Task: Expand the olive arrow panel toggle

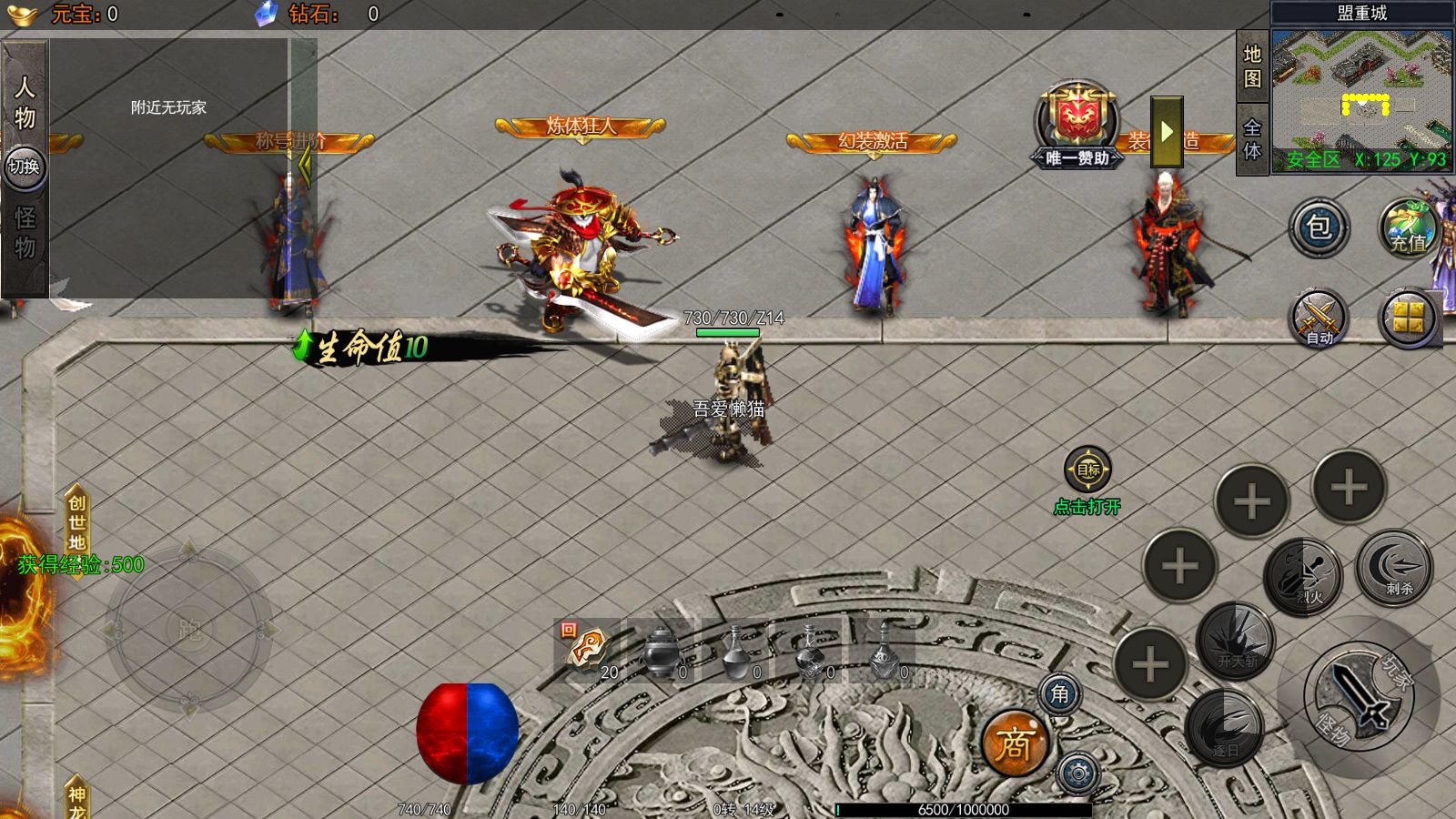Action: click(x=1167, y=133)
